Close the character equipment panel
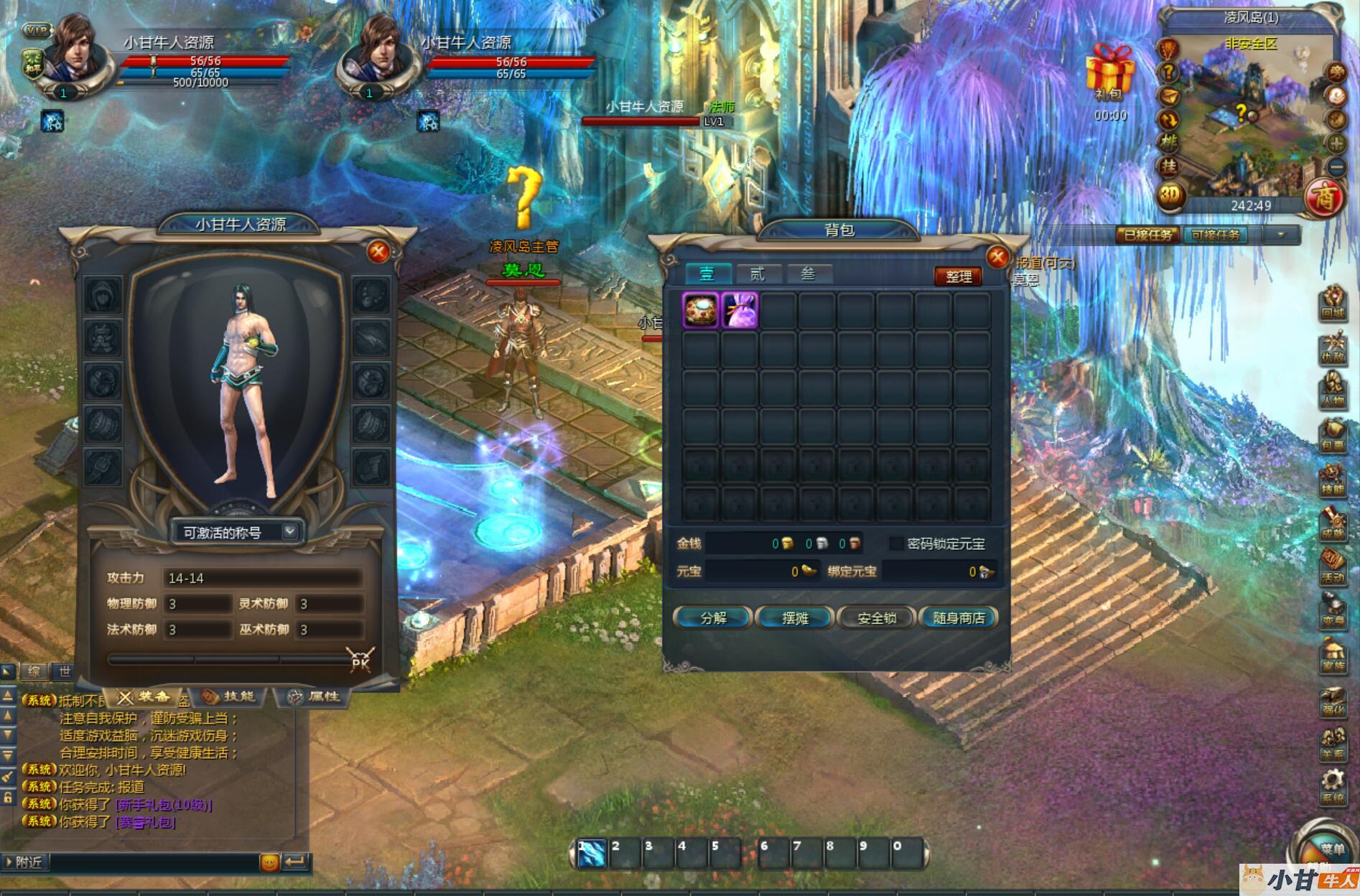Image resolution: width=1360 pixels, height=896 pixels. (378, 251)
